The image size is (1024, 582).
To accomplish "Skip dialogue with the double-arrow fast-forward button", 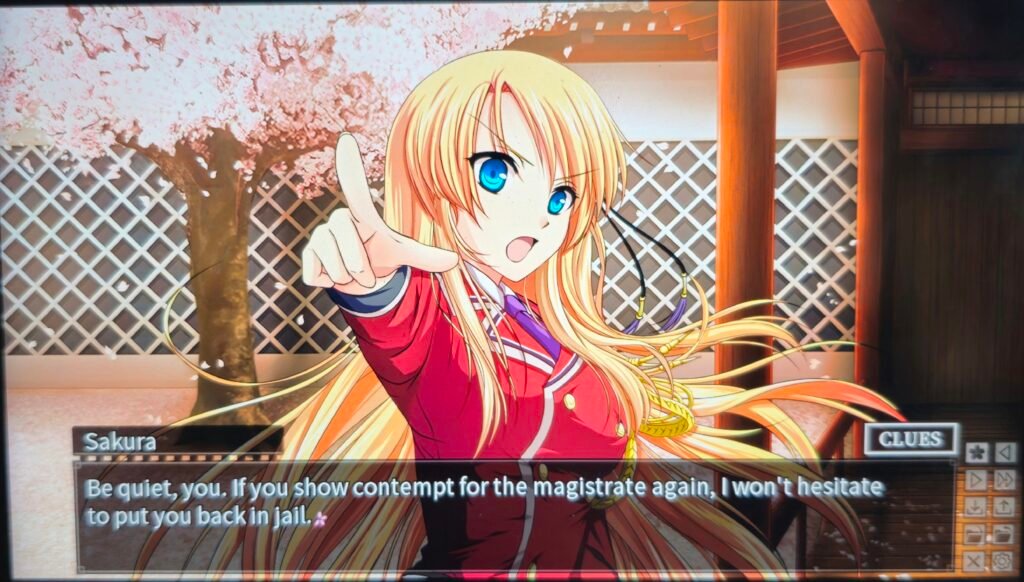I will (1004, 480).
